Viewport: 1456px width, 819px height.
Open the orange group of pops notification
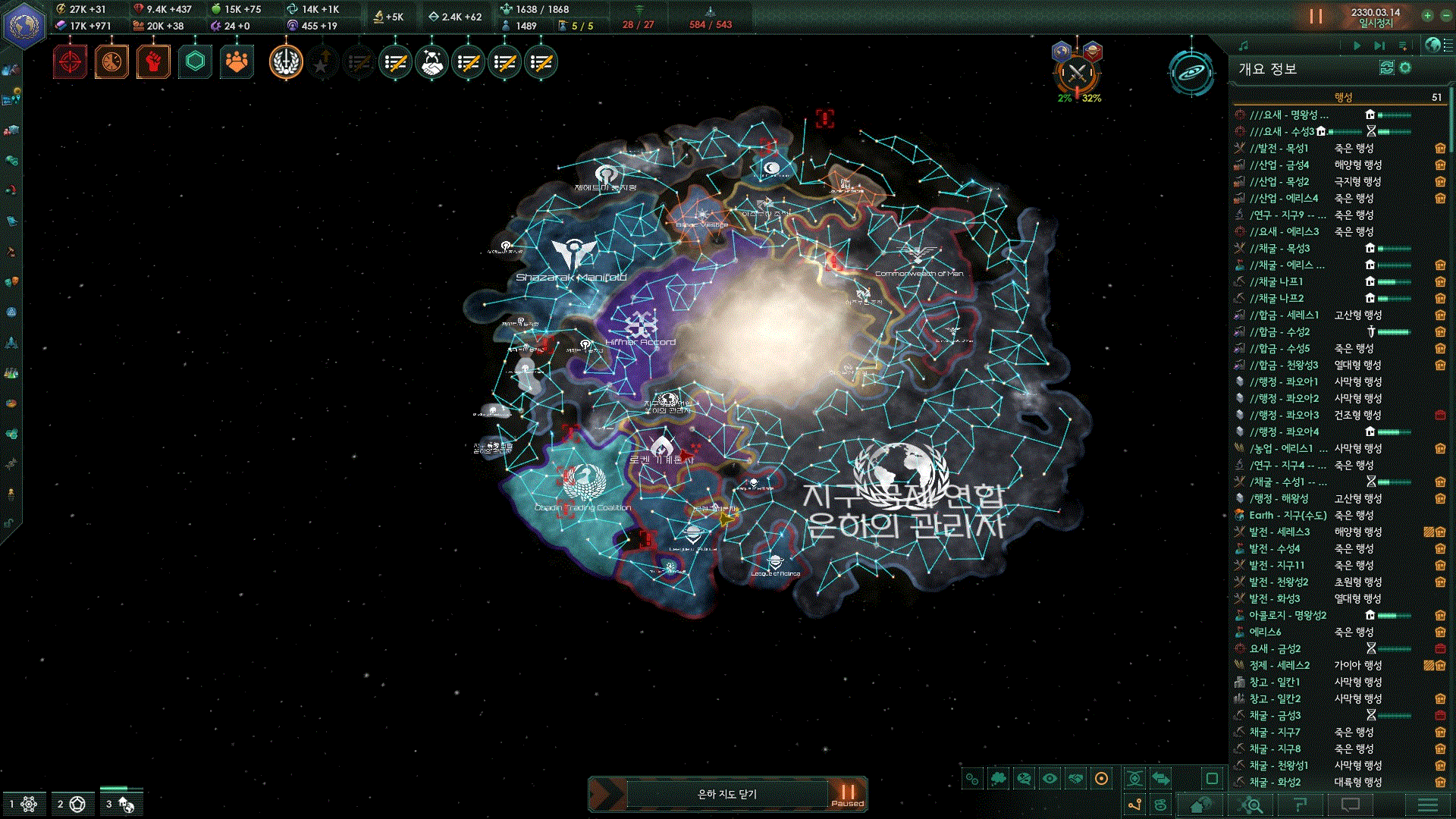[x=237, y=62]
